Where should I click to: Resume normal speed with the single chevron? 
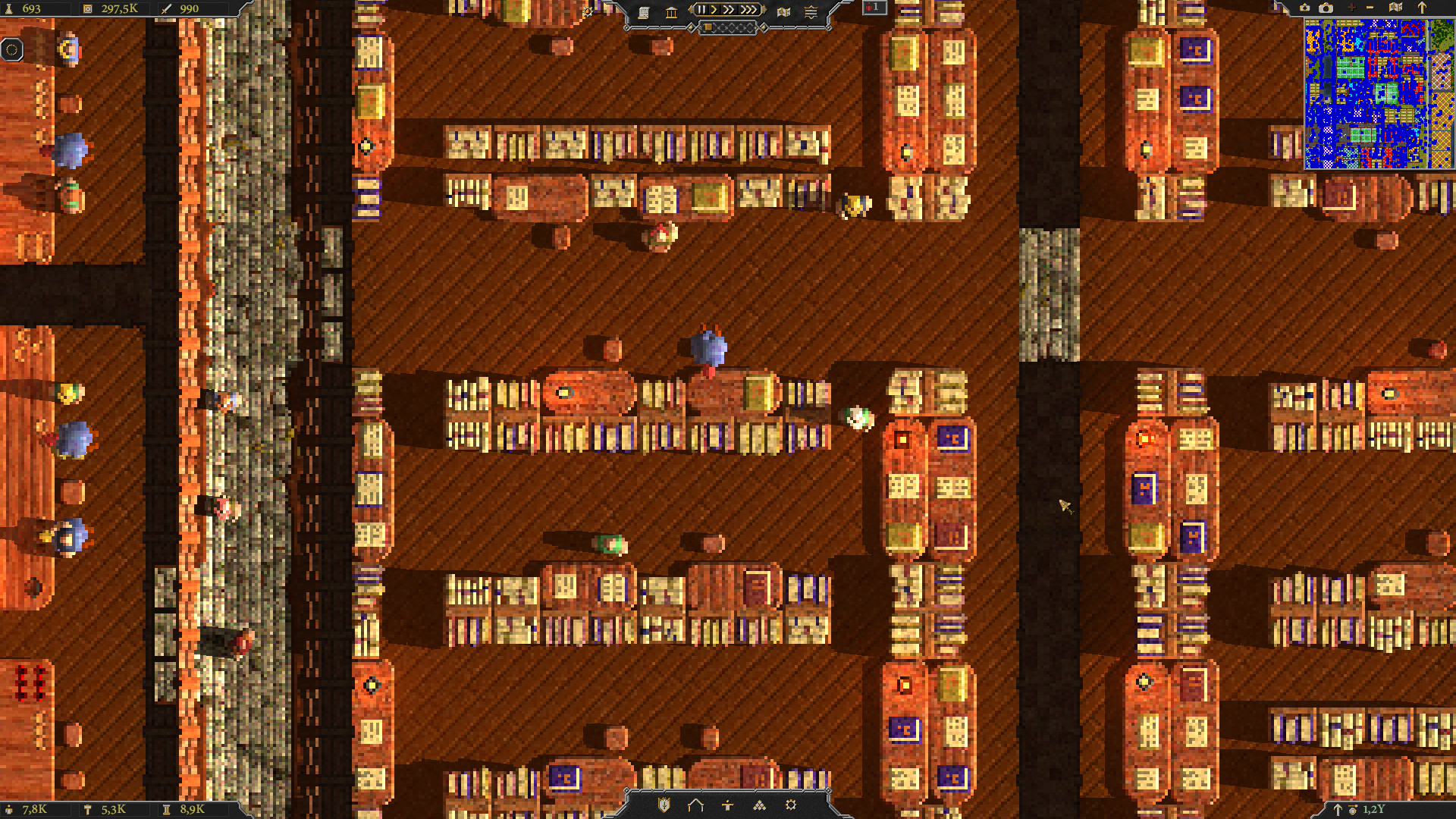(x=714, y=10)
